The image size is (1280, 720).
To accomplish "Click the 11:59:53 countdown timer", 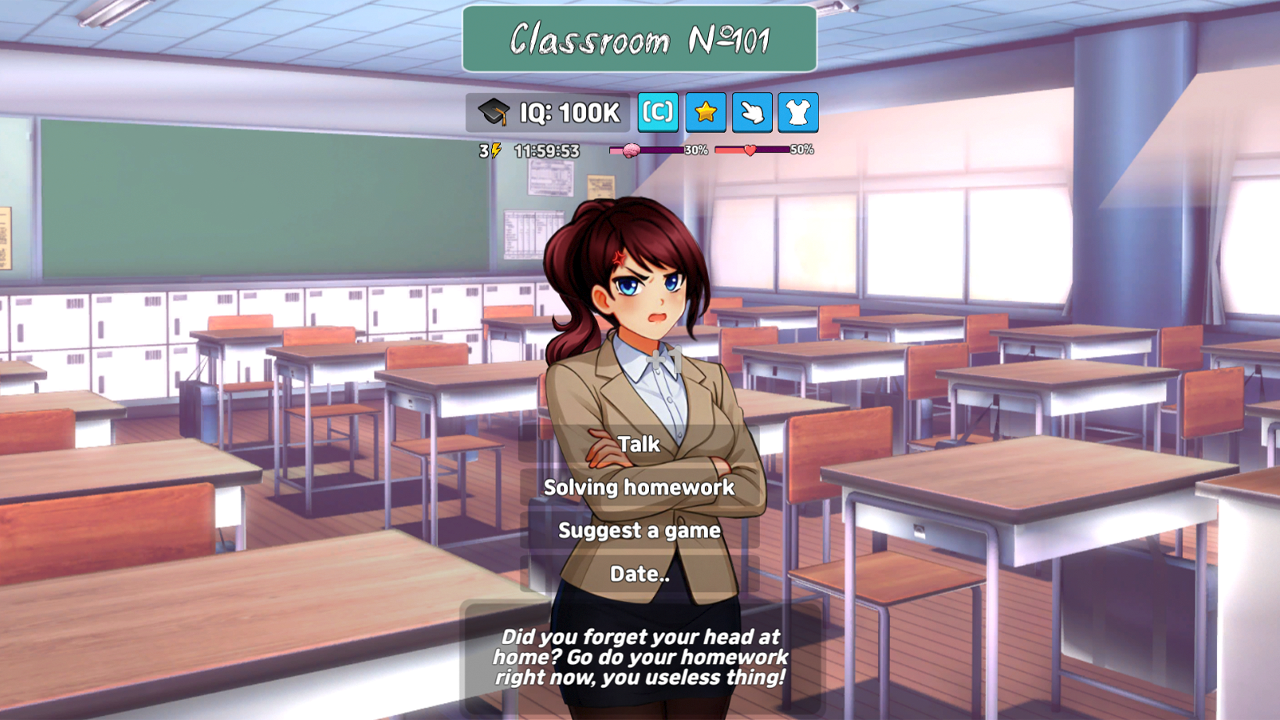I will pyautogui.click(x=545, y=149).
